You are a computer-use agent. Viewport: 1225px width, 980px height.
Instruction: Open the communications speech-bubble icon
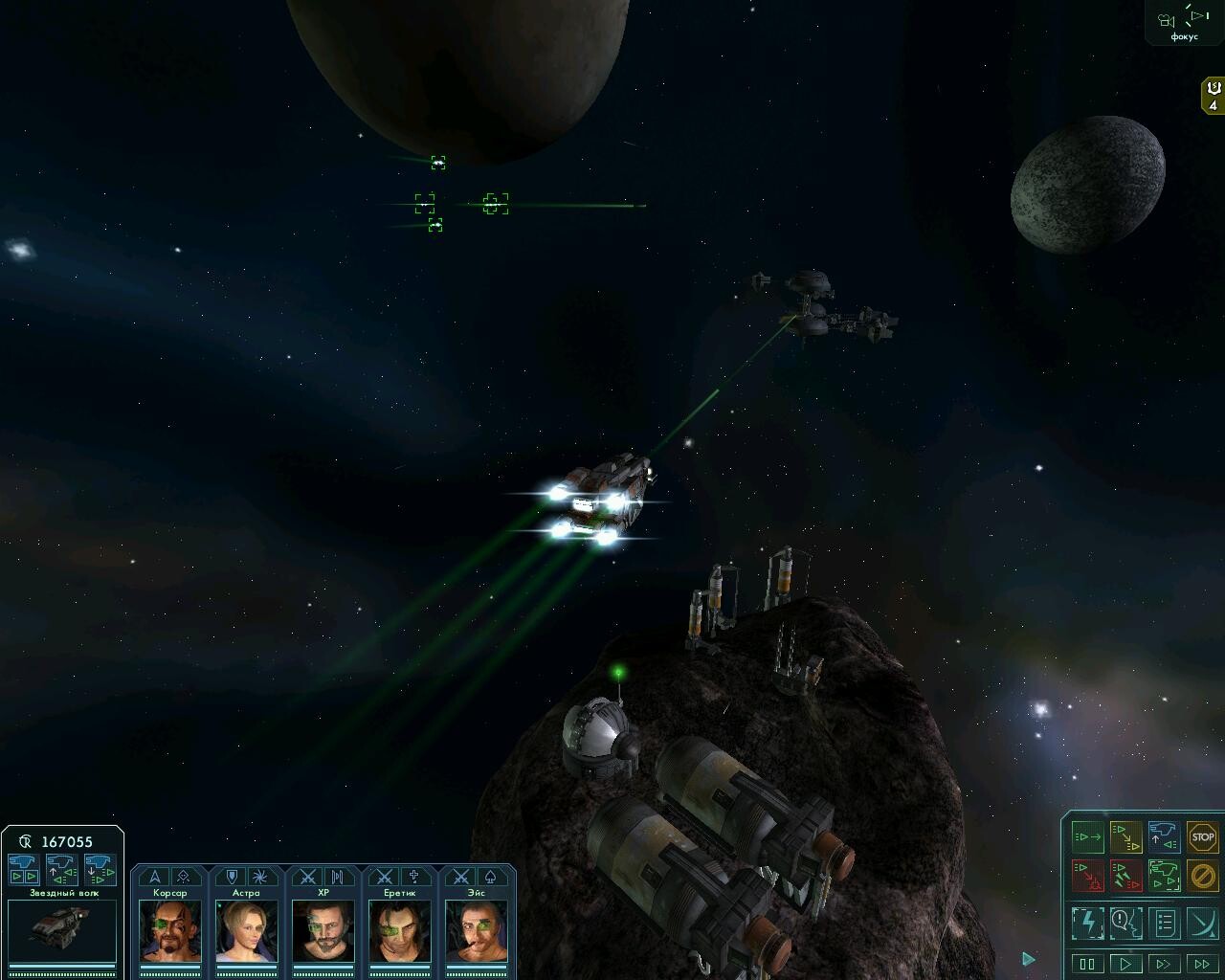click(1125, 923)
